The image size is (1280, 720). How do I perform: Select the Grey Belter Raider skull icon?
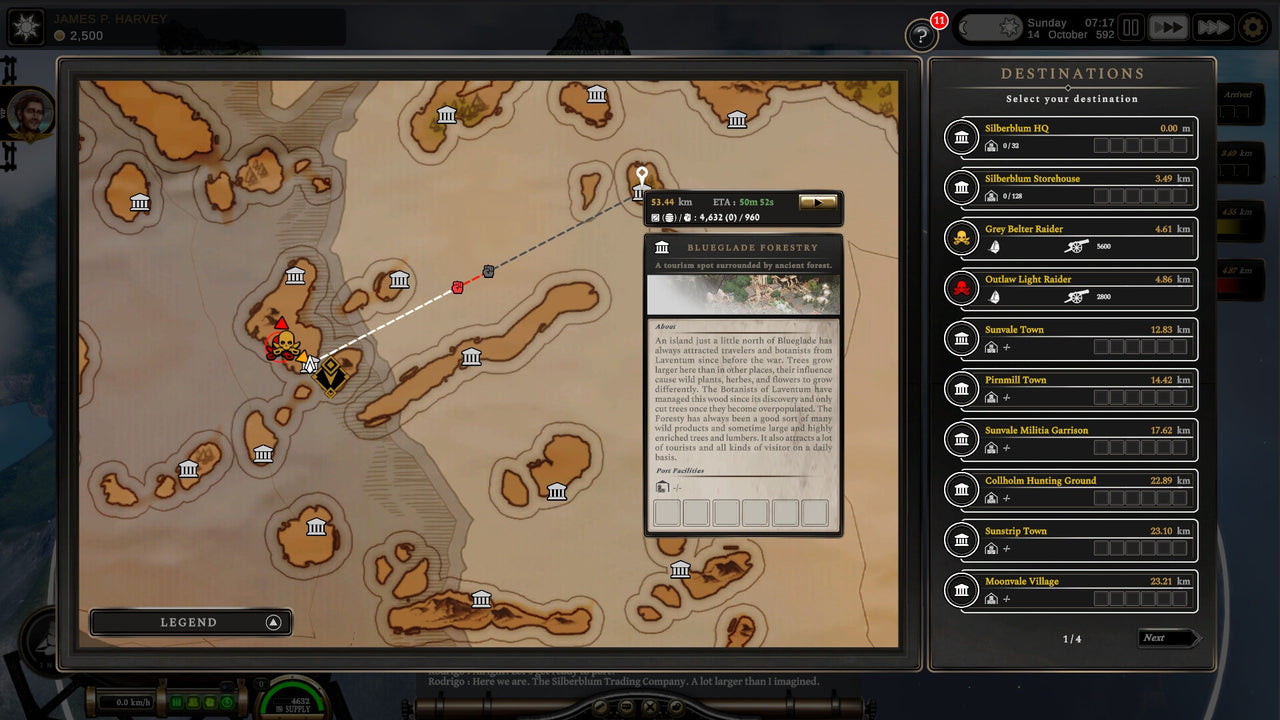pyautogui.click(x=961, y=239)
